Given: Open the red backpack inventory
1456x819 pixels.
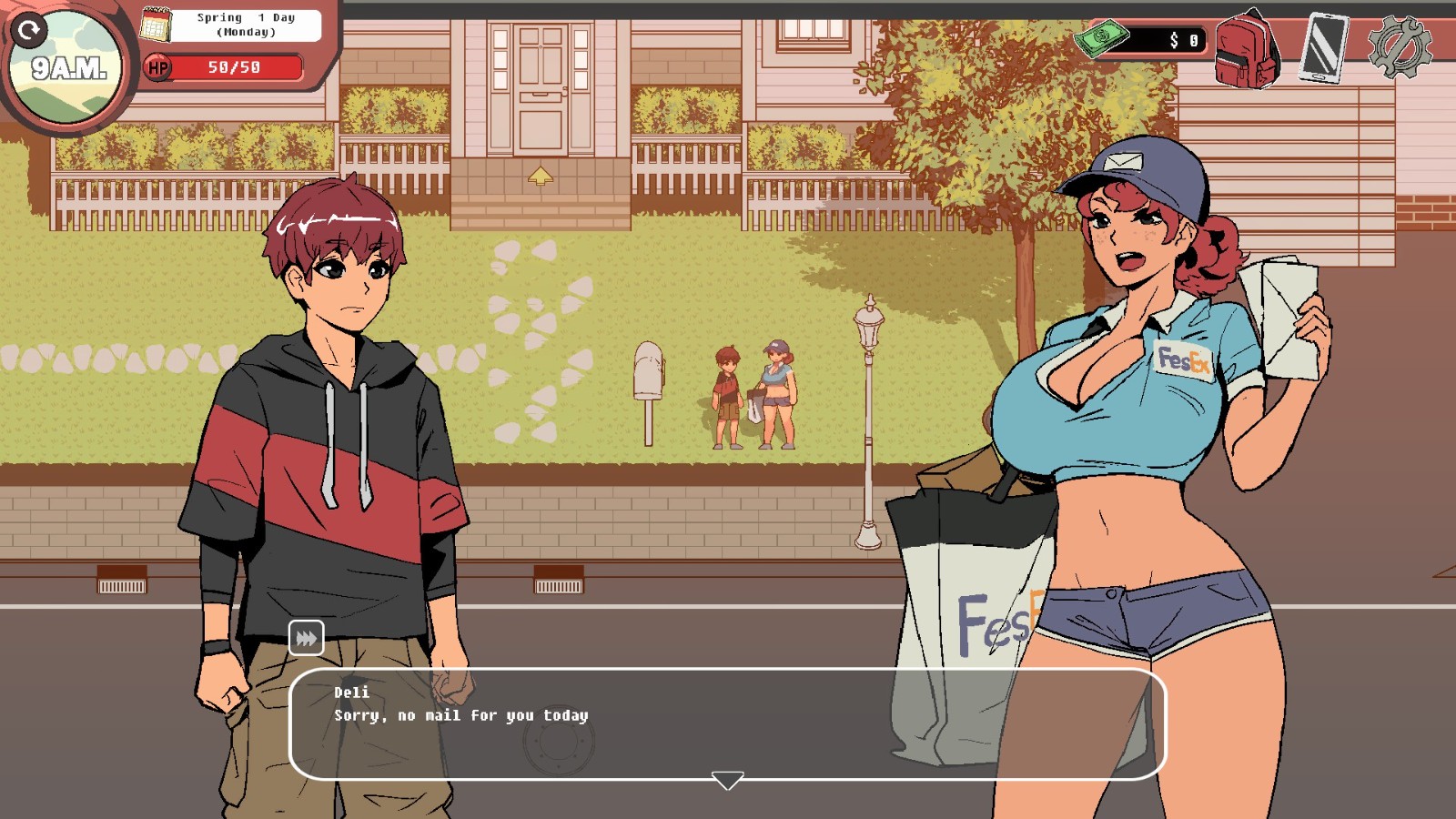Looking at the screenshot, I should (x=1247, y=49).
